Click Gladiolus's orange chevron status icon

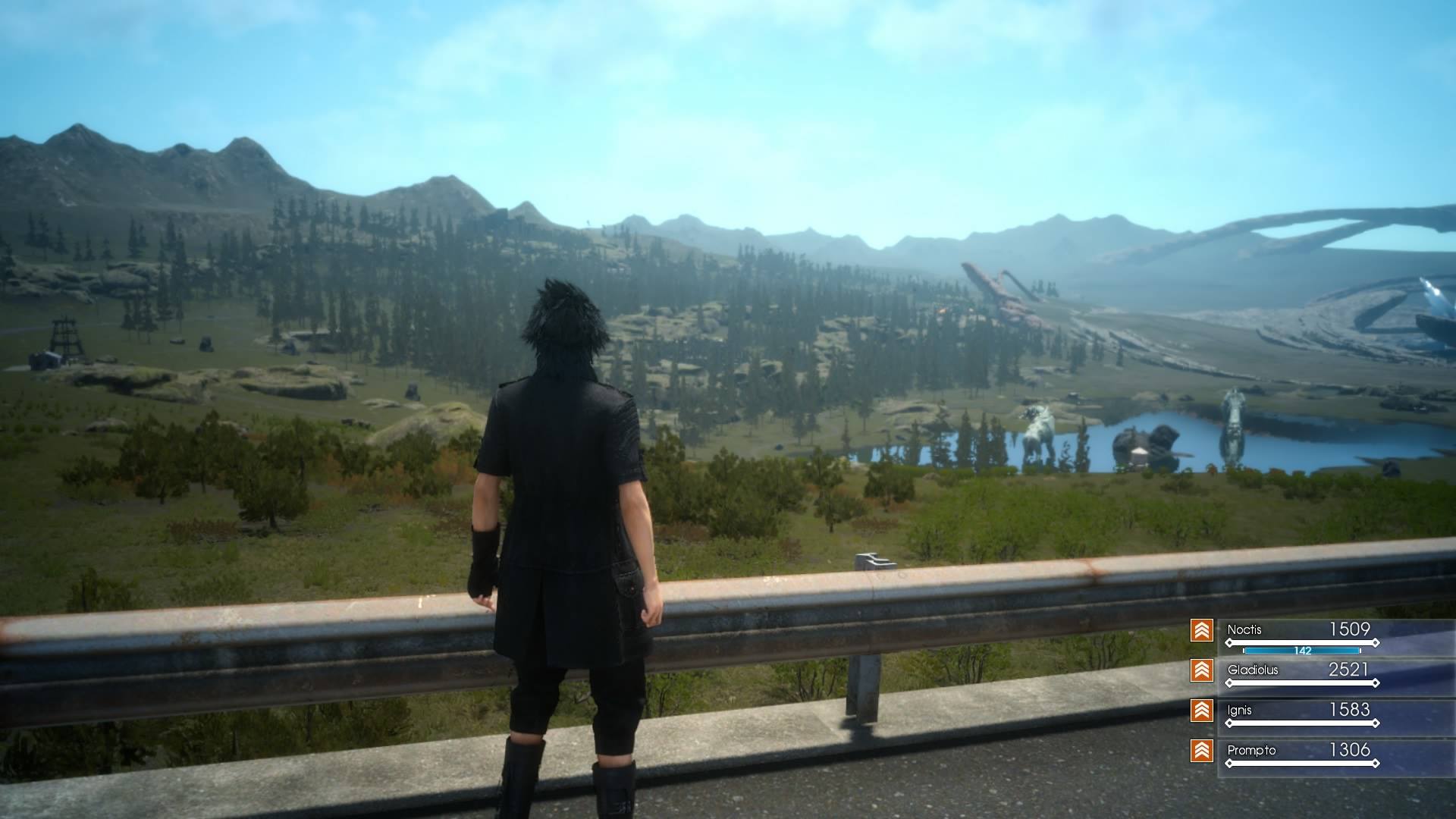[x=1202, y=670]
